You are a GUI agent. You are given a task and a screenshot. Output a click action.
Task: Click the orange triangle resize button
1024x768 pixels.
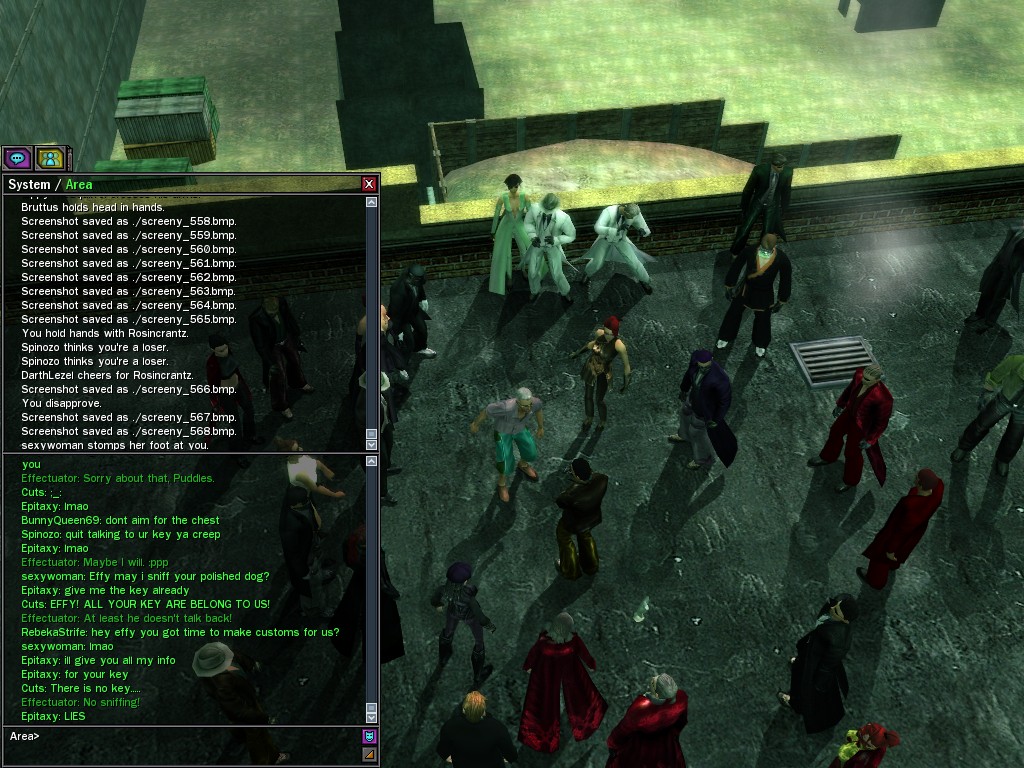pyautogui.click(x=369, y=755)
